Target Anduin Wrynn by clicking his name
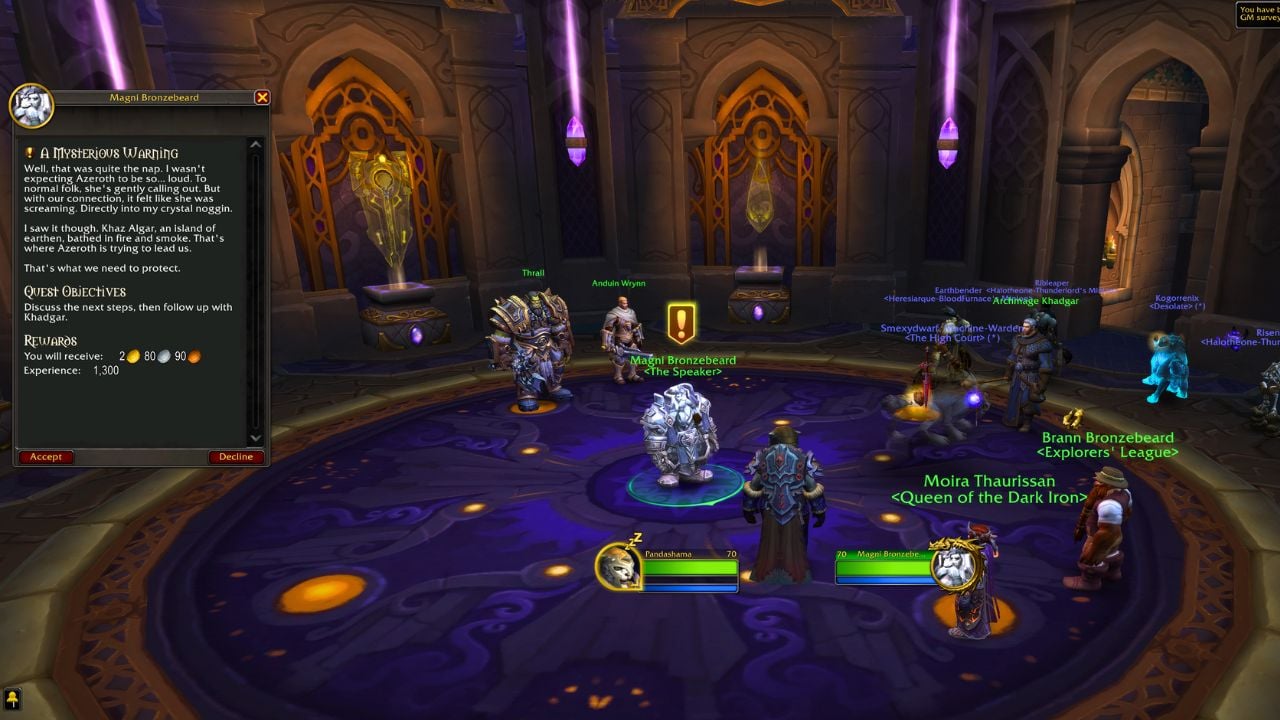The height and width of the screenshot is (720, 1280). (x=618, y=282)
